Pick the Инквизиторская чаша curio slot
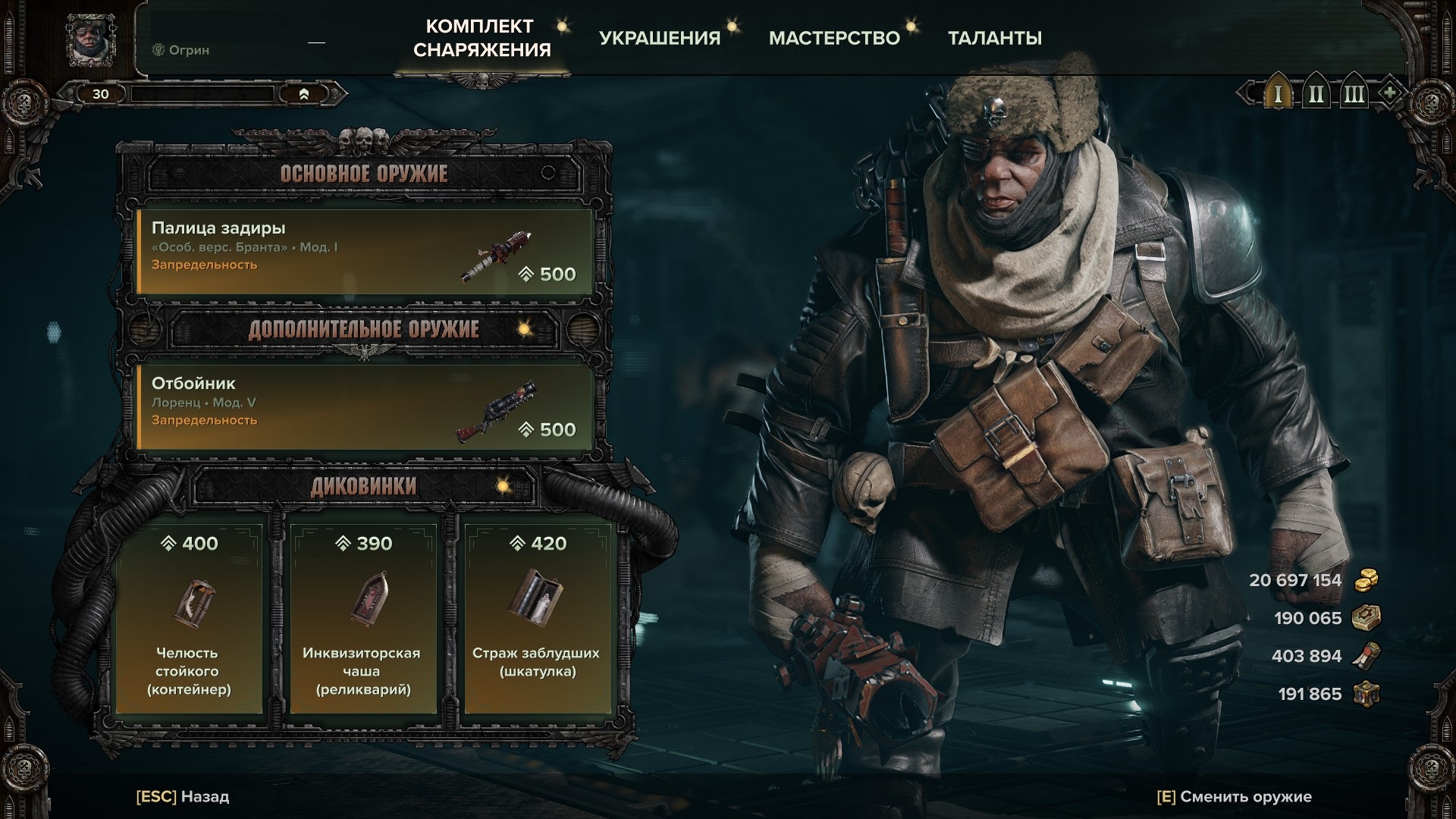The width and height of the screenshot is (1456, 819). [362, 618]
